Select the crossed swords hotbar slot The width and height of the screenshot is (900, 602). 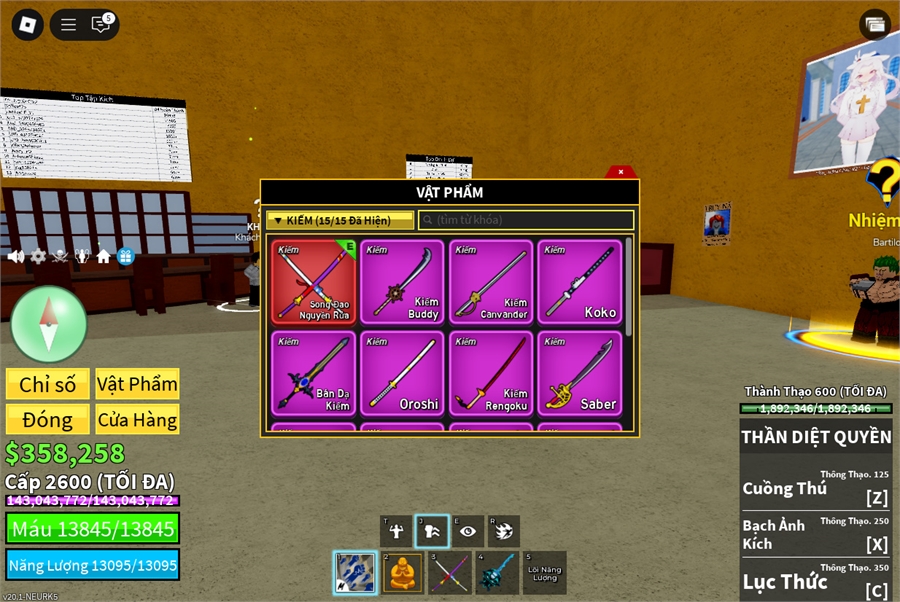tap(450, 573)
